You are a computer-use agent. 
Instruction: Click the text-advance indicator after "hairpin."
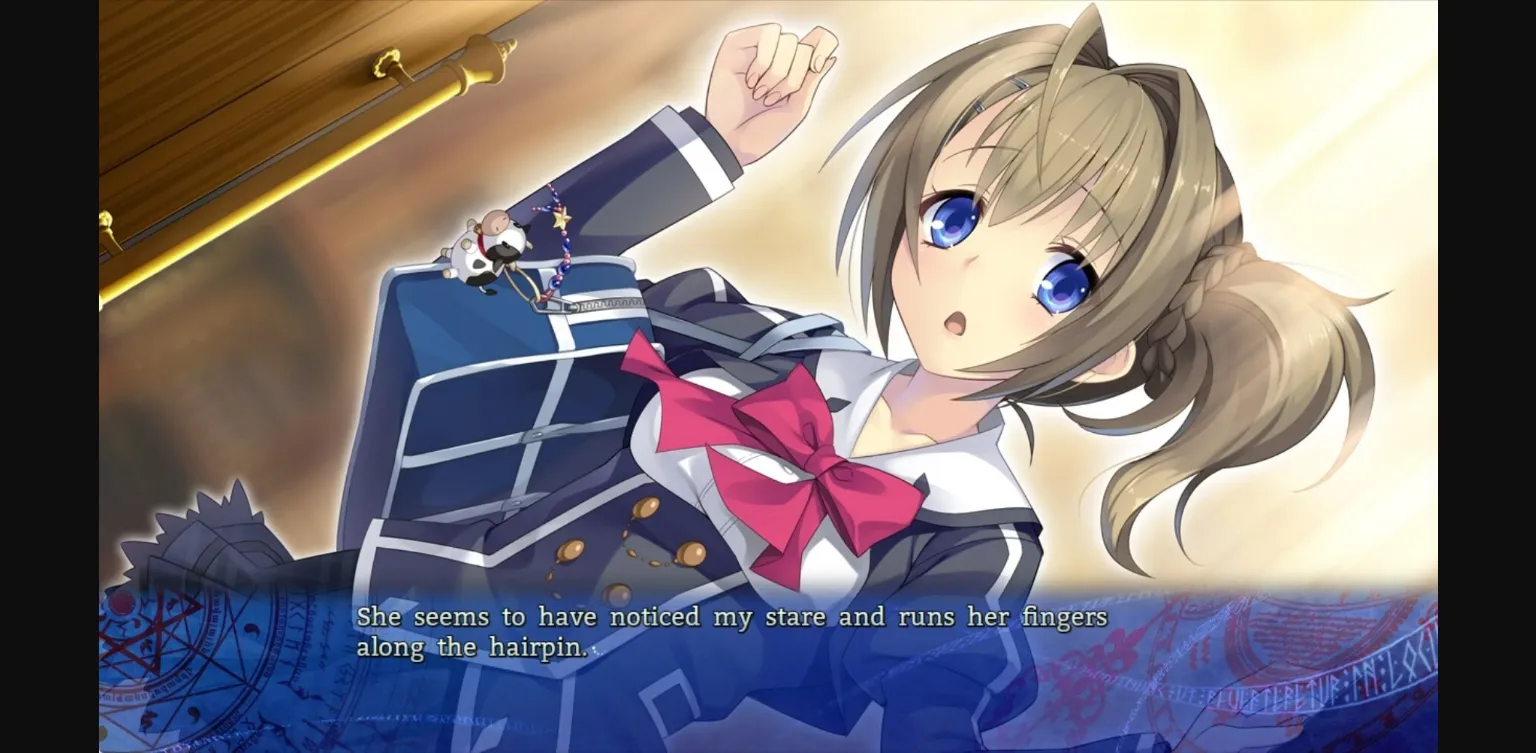[597, 650]
